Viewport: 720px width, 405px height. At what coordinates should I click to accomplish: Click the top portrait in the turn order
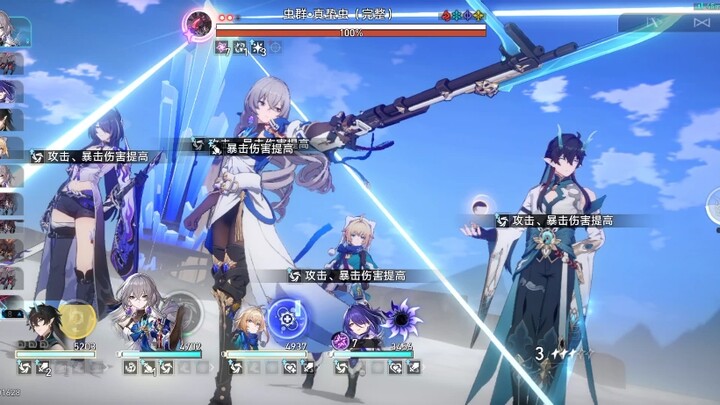pyautogui.click(x=8, y=30)
